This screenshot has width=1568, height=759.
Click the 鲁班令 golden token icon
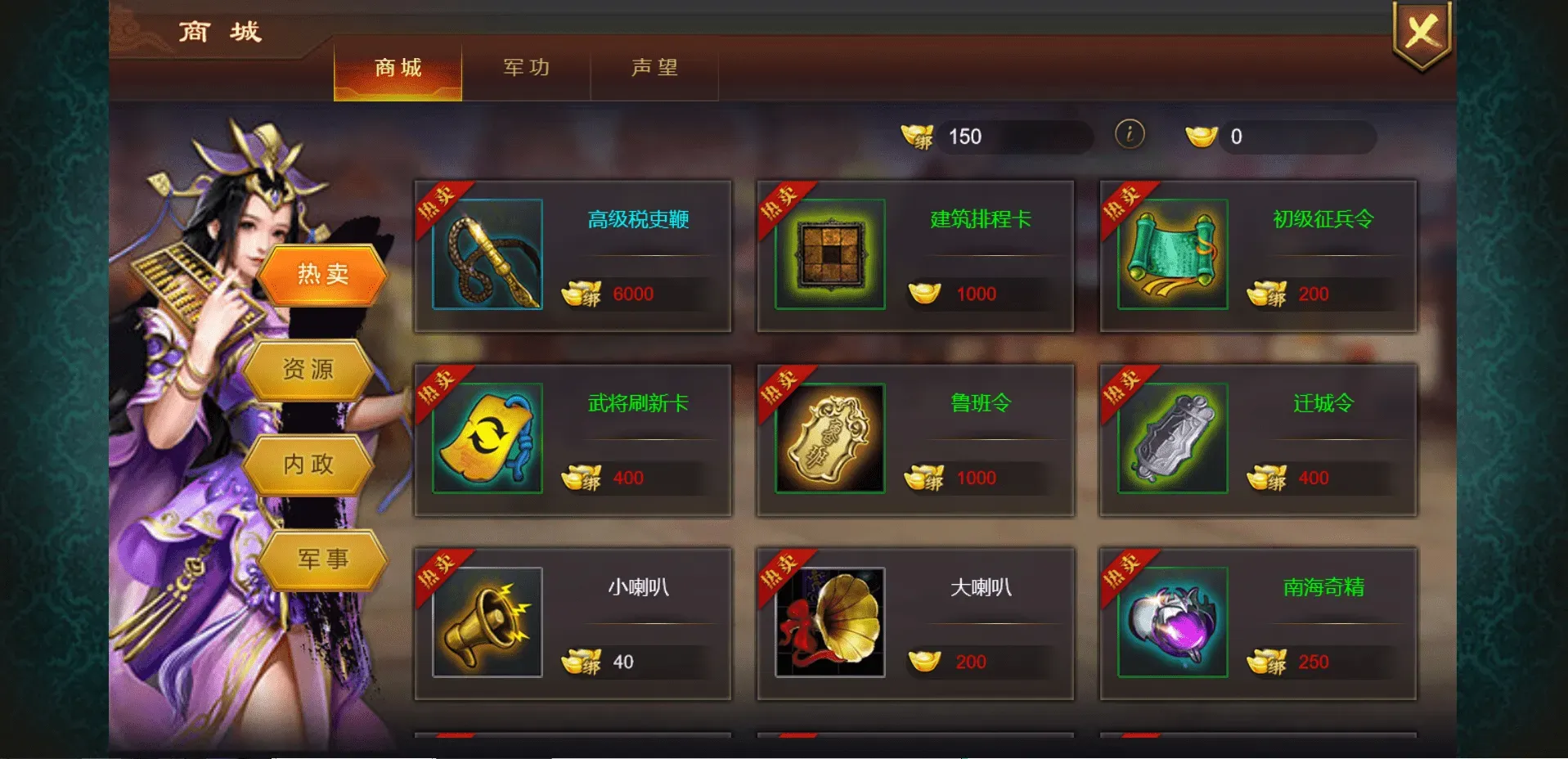coord(829,438)
